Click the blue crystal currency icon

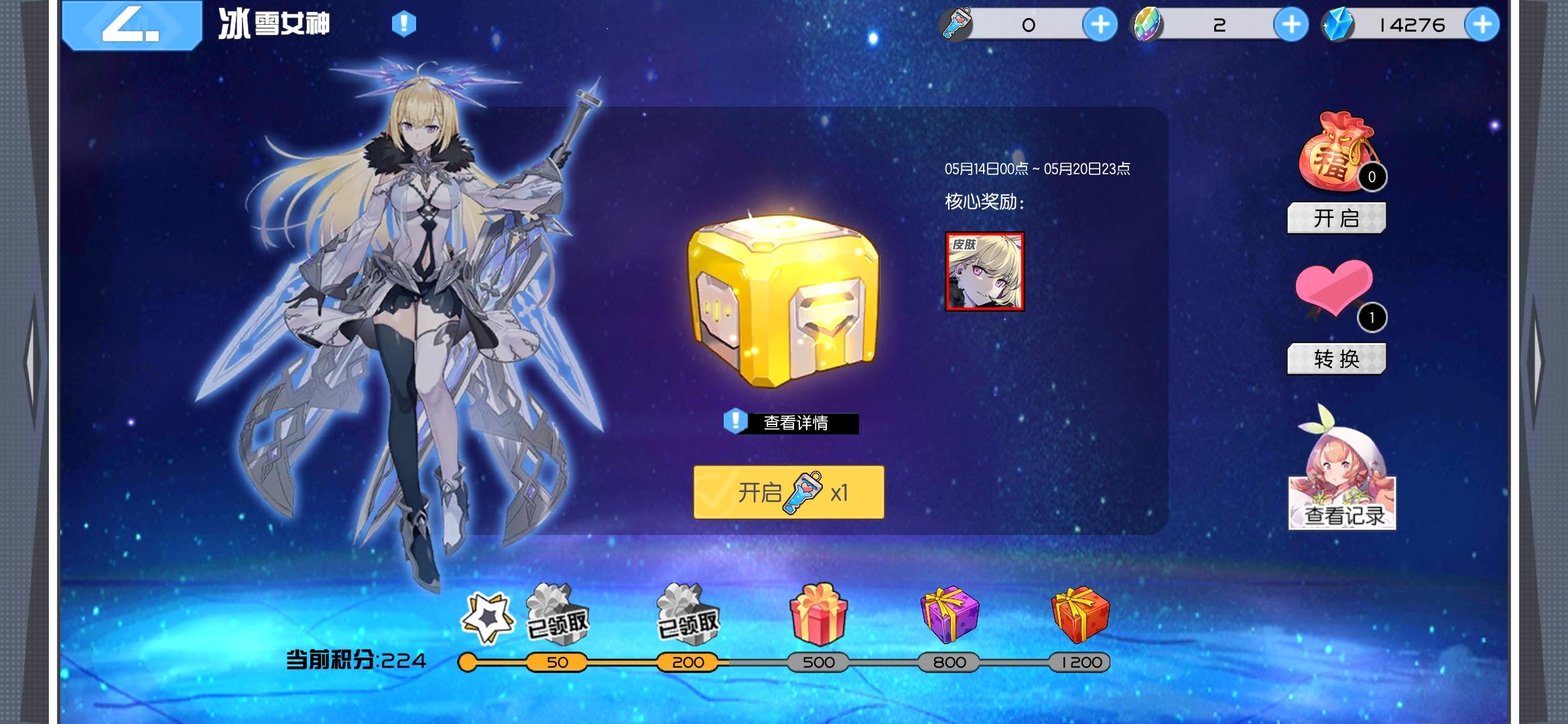[1335, 23]
